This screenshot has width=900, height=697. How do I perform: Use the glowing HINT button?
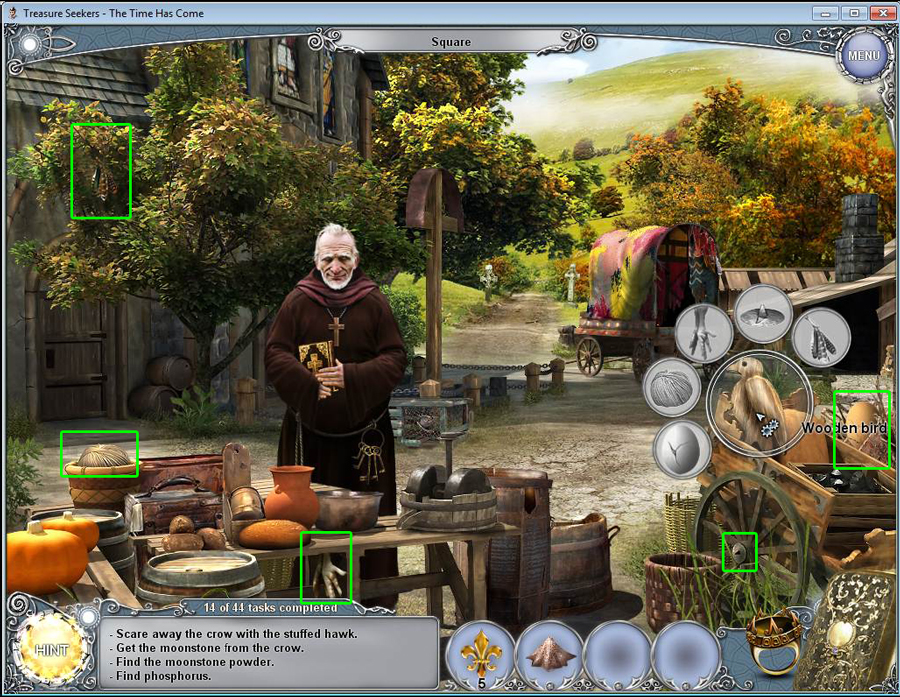coord(50,651)
